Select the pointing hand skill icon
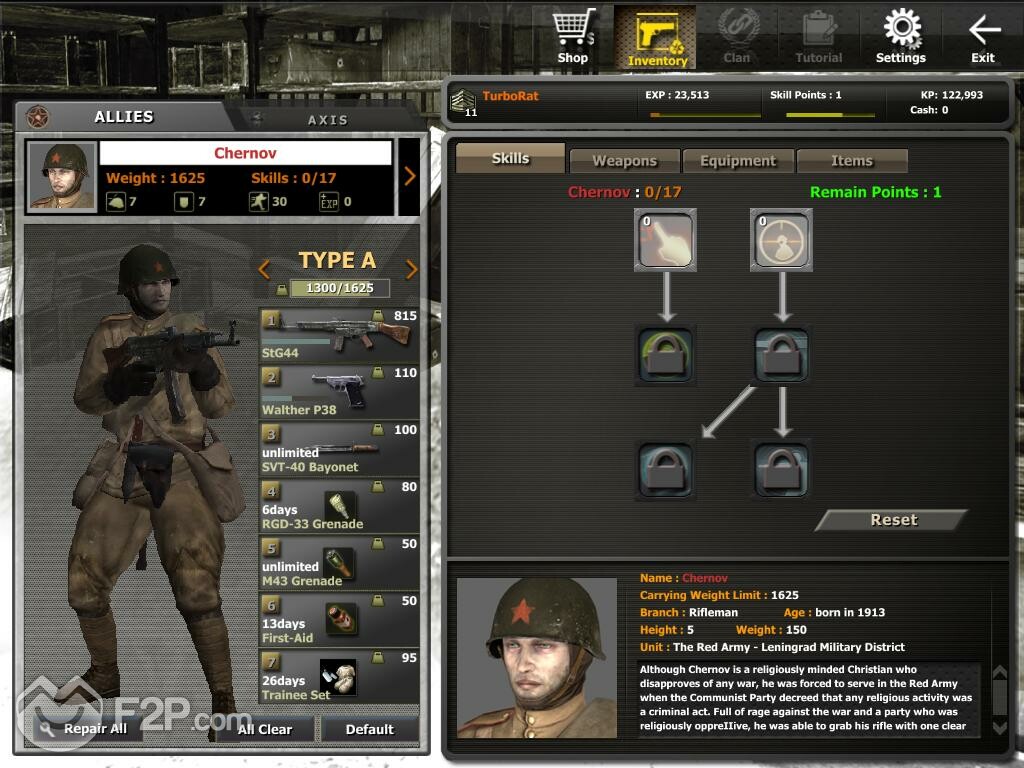Screen dimensions: 1024x768 tap(665, 239)
